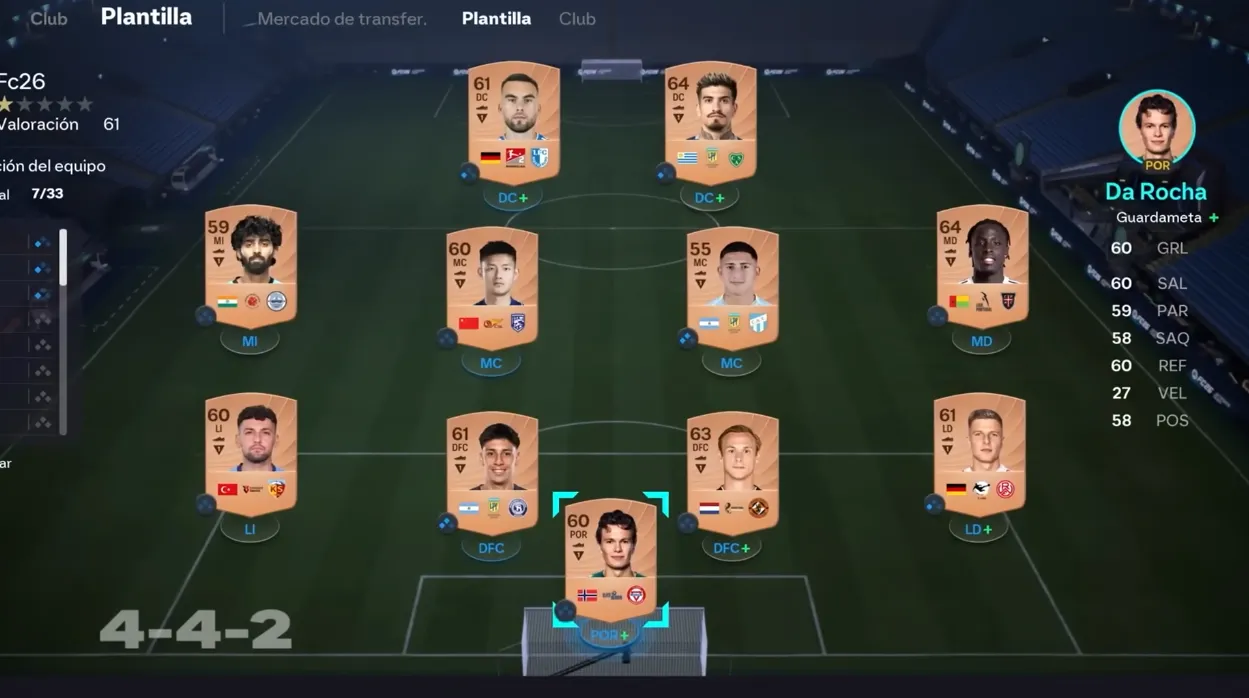Open the Mercado de transfer. tab

[x=341, y=19]
